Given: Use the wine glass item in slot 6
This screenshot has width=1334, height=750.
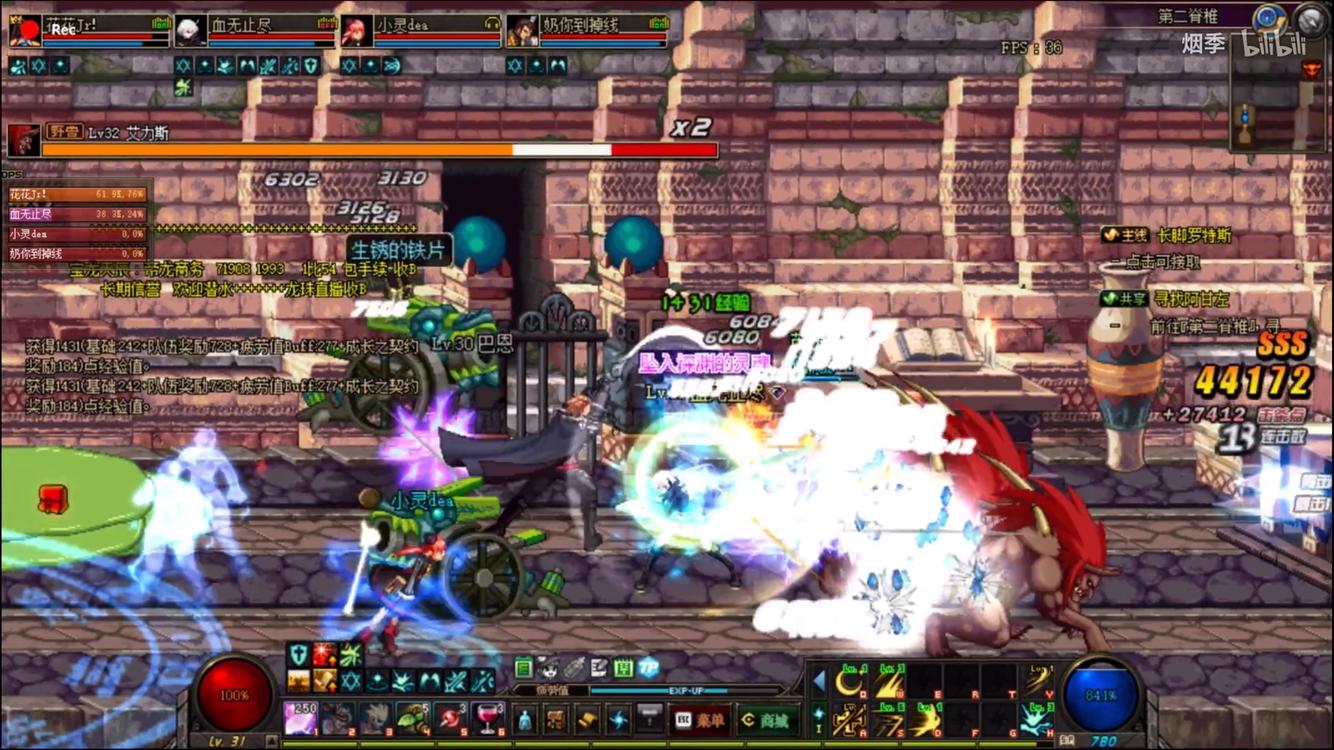Looking at the screenshot, I should coord(488,718).
